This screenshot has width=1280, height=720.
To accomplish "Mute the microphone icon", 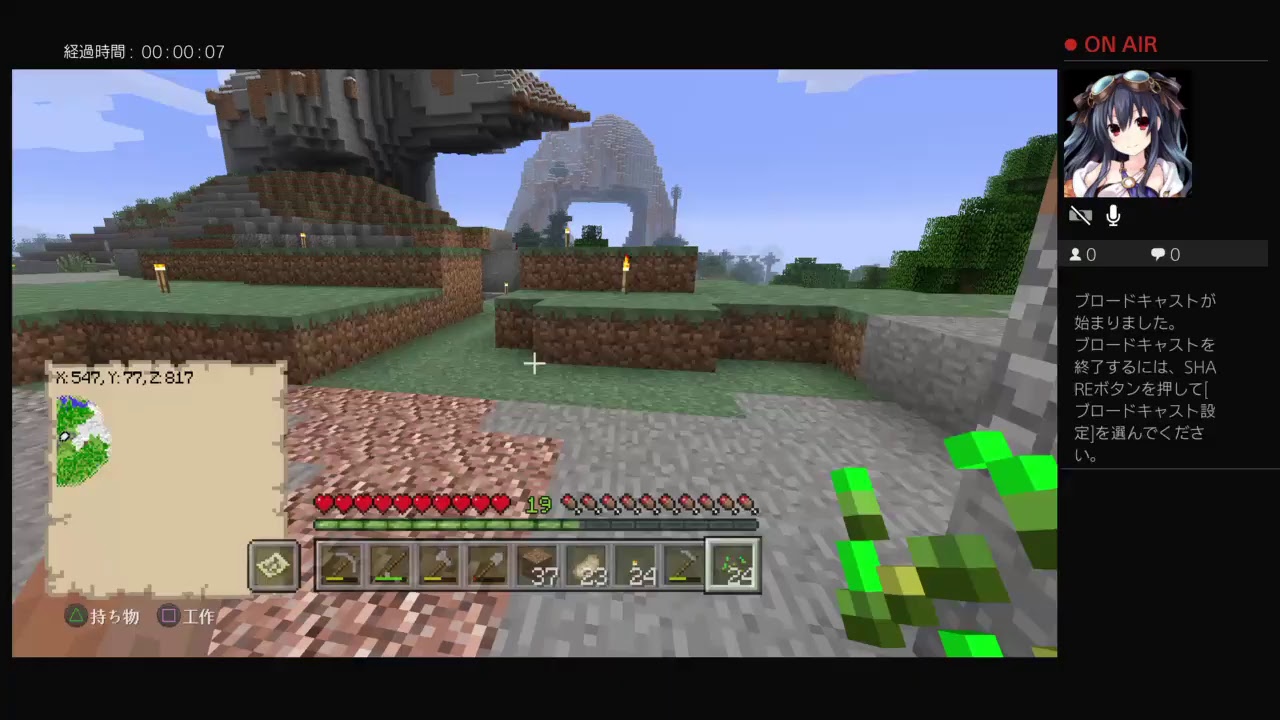I will coord(1113,215).
